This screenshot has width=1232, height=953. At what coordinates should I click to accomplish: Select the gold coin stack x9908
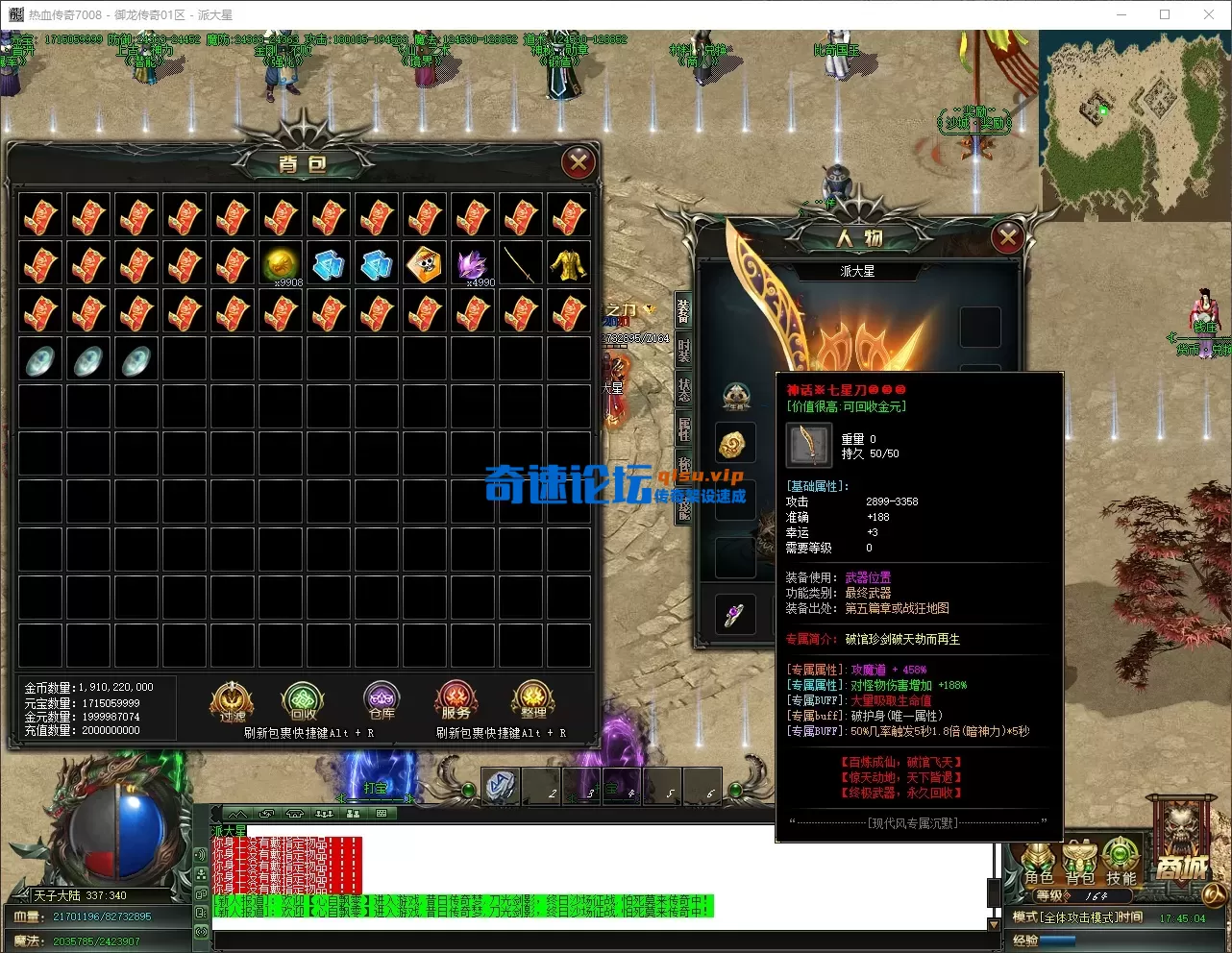tap(281, 263)
